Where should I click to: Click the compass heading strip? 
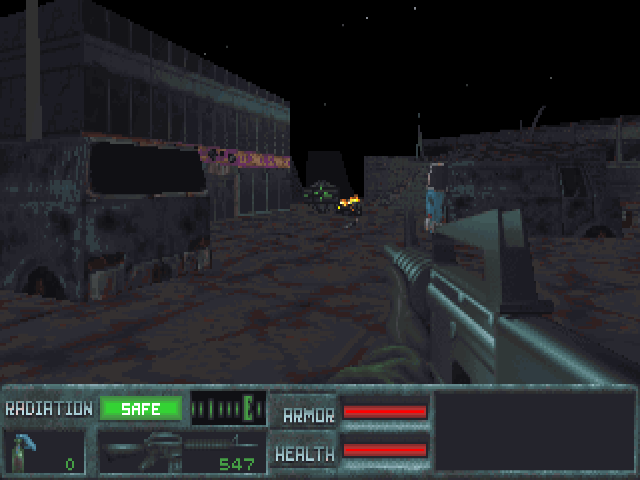tap(228, 408)
